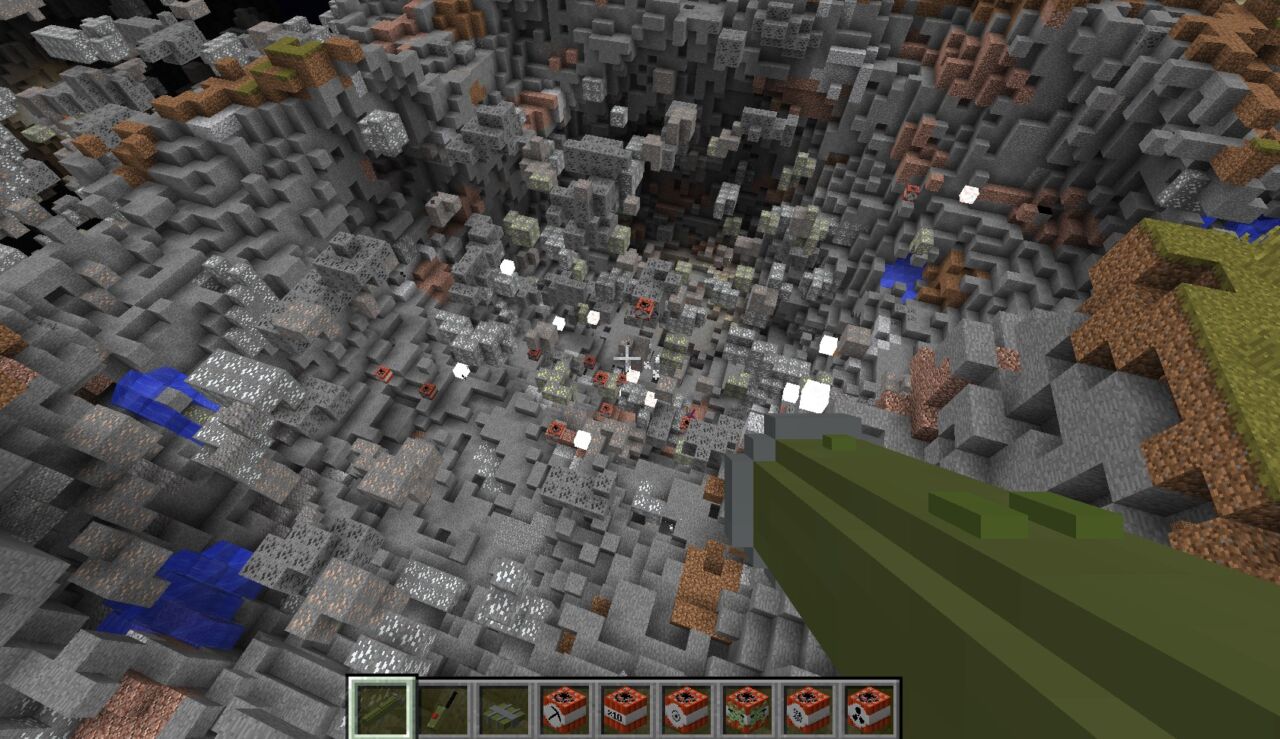This screenshot has height=739, width=1280.
Task: Pick the TNT block labeled x10
Action: tap(624, 708)
